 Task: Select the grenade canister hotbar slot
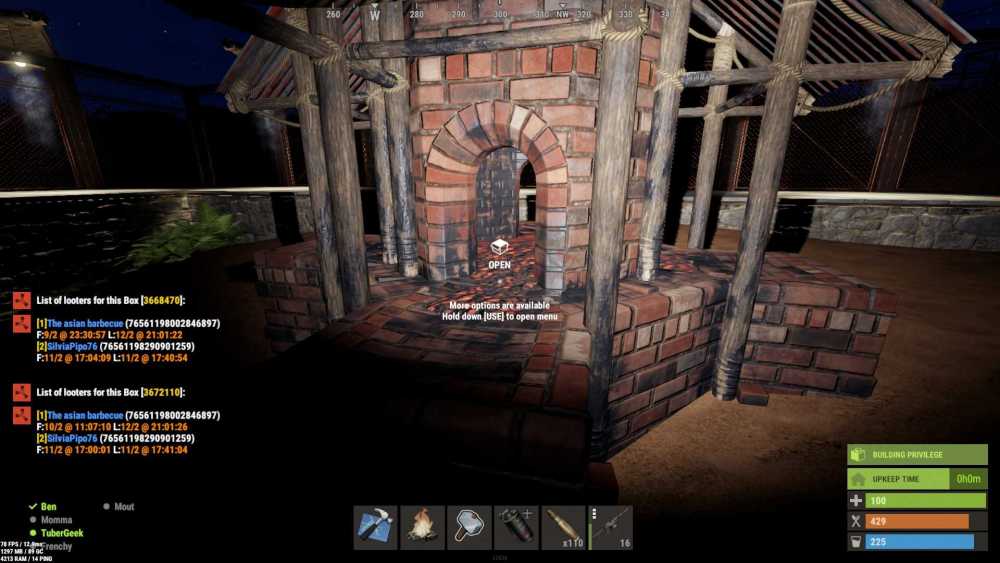(516, 527)
